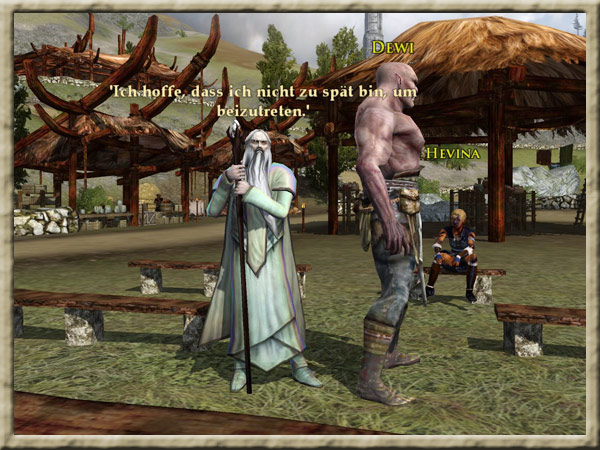Select the Dewi floating name label
Screen dimensions: 600x450
pyautogui.click(x=392, y=47)
